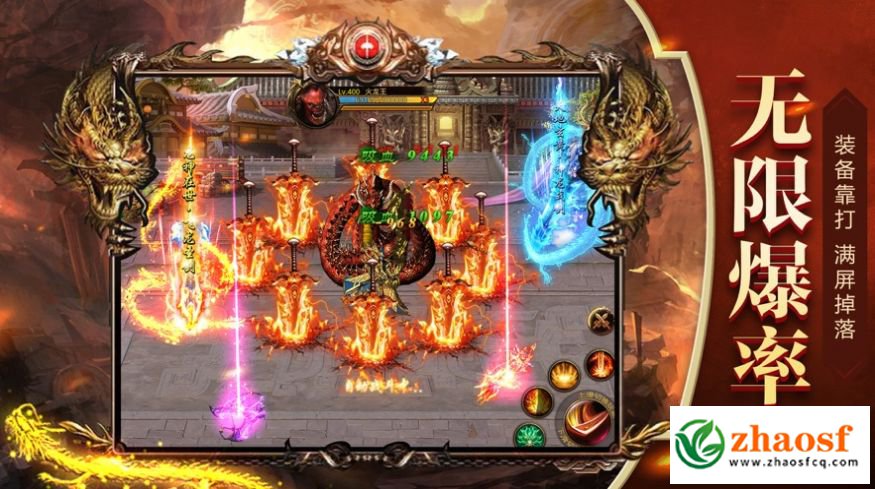This screenshot has width=875, height=489.
Task: Use the half-fire half-green skill icon
Action: click(x=537, y=402)
